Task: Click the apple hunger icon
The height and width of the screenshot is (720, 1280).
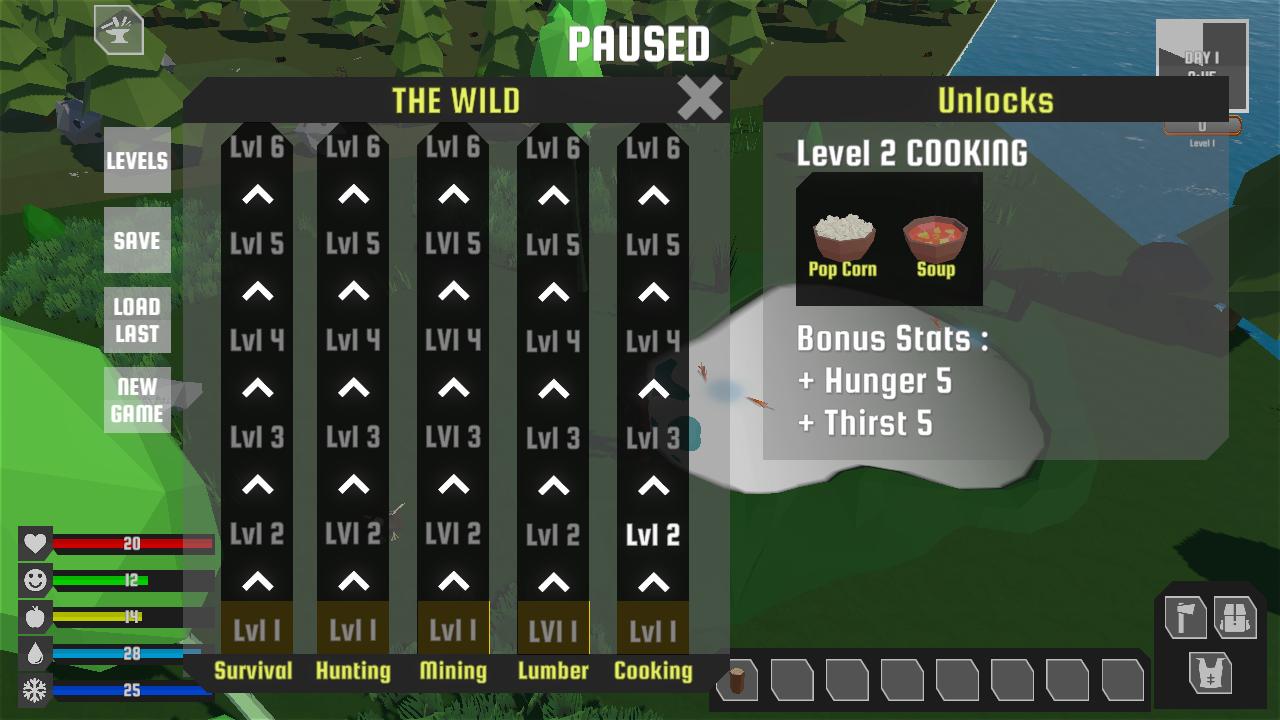Action: tap(33, 616)
